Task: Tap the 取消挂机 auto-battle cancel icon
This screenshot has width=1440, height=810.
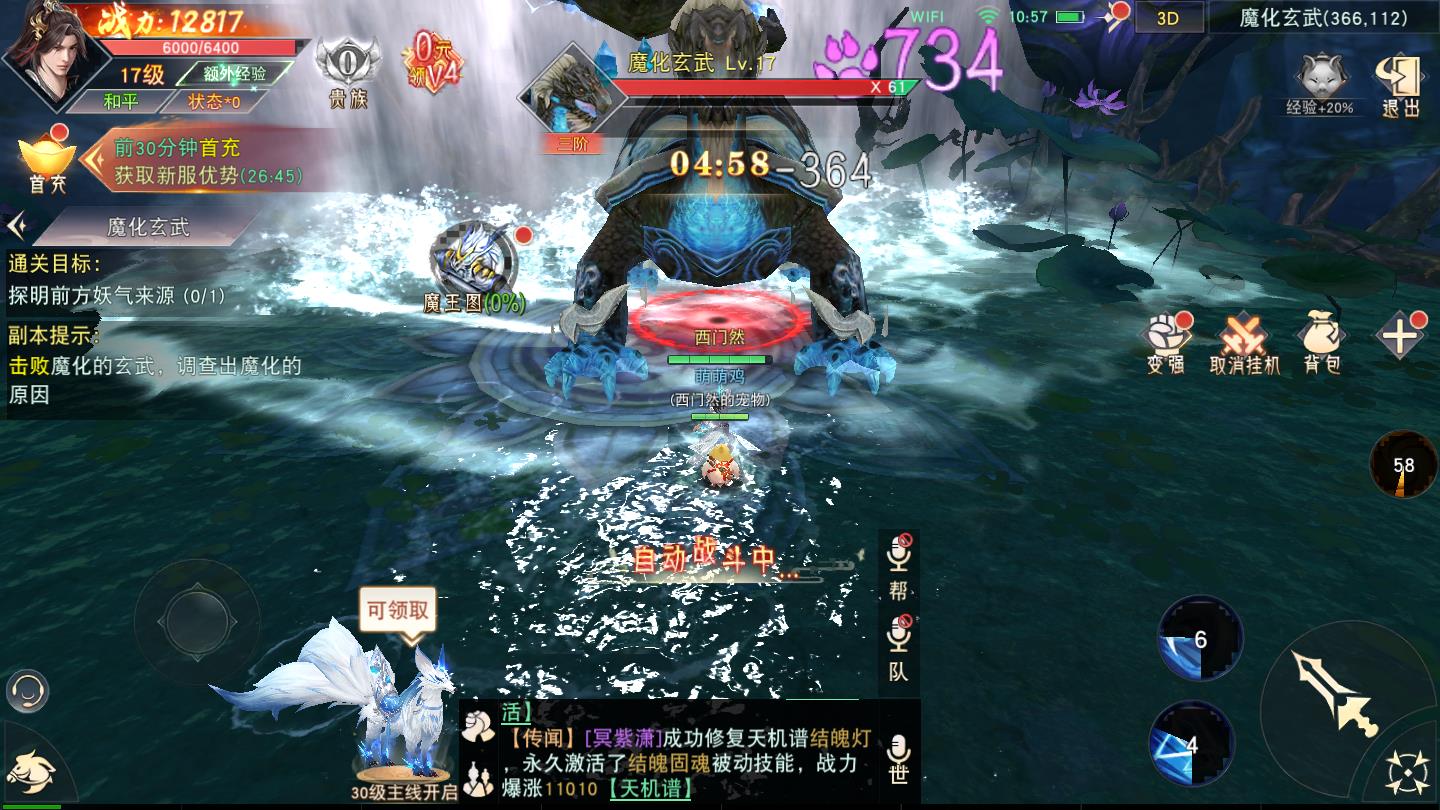Action: click(1241, 335)
